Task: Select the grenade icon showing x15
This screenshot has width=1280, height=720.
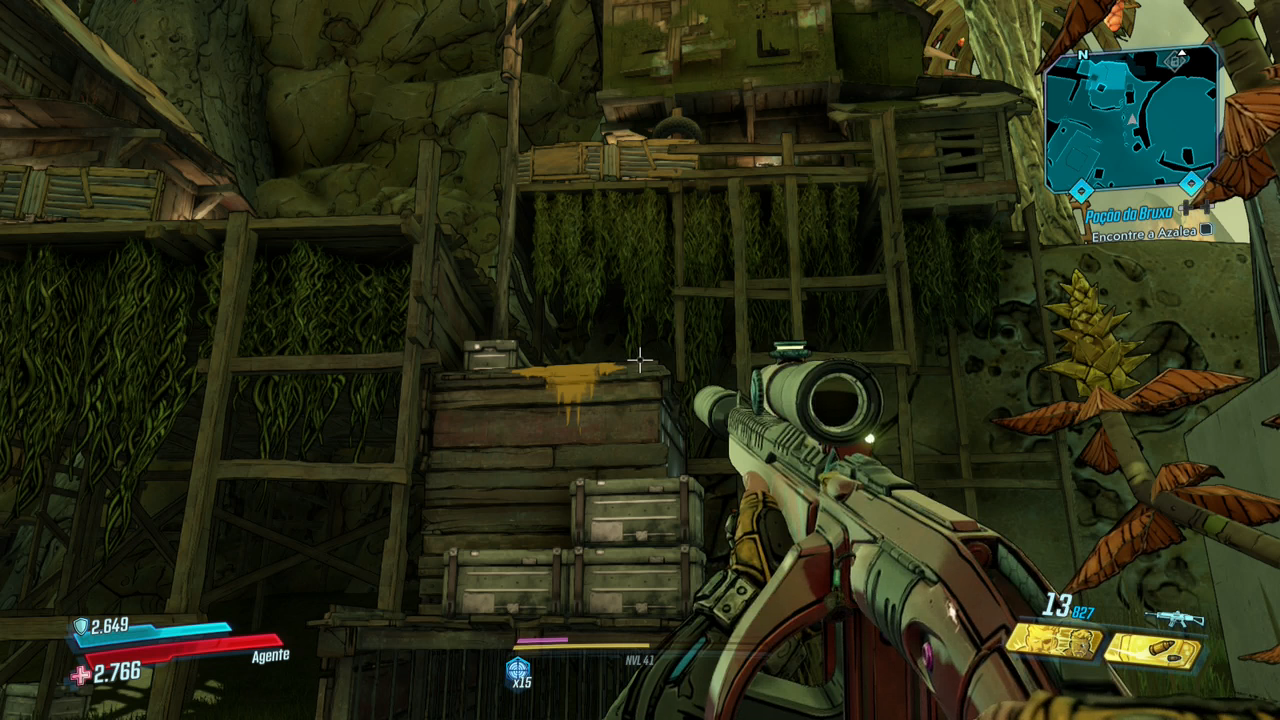Action: point(518,671)
